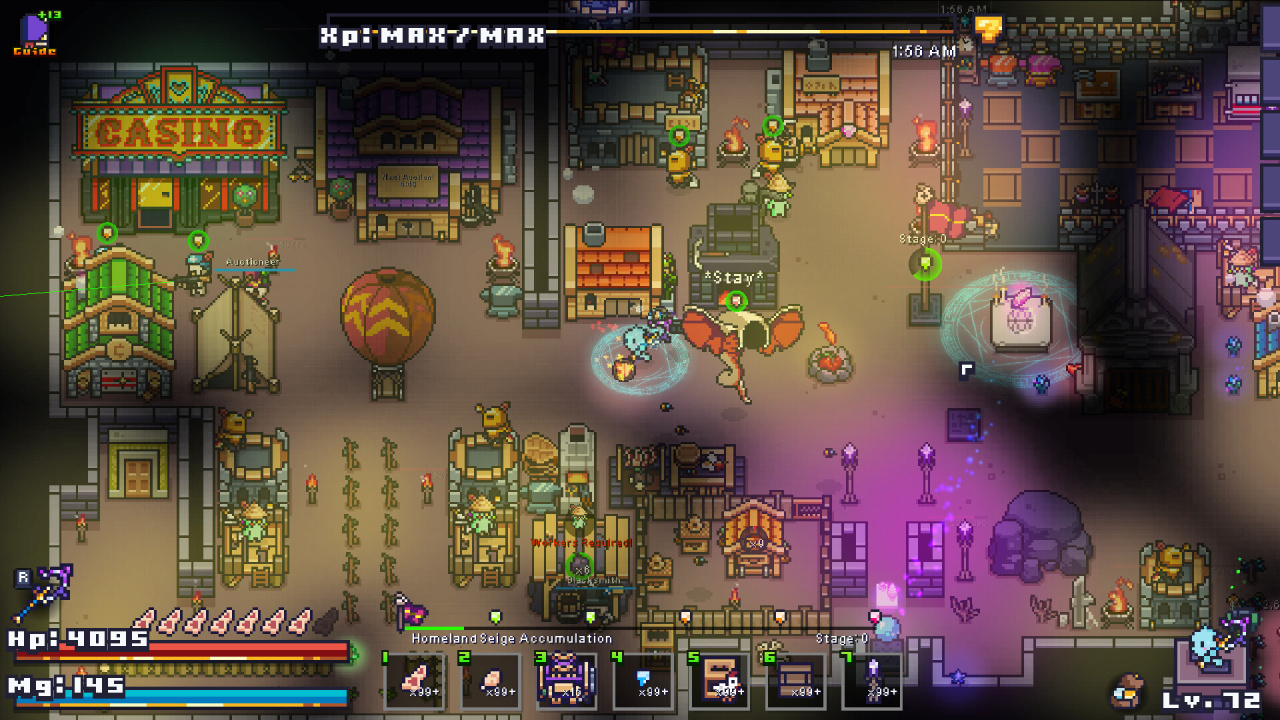The image size is (1280, 720).
Task: Select hotbar slot 2 meat chunk
Action: (x=490, y=681)
